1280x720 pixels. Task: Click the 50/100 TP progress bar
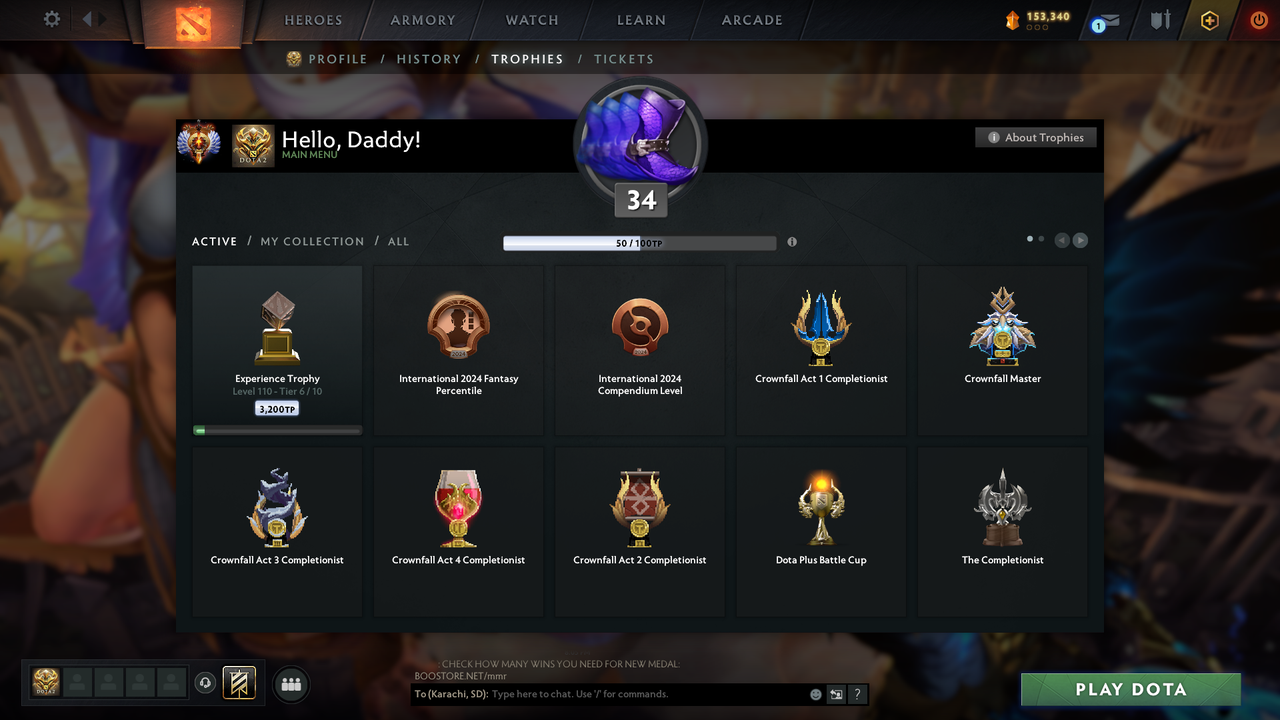pyautogui.click(x=640, y=242)
